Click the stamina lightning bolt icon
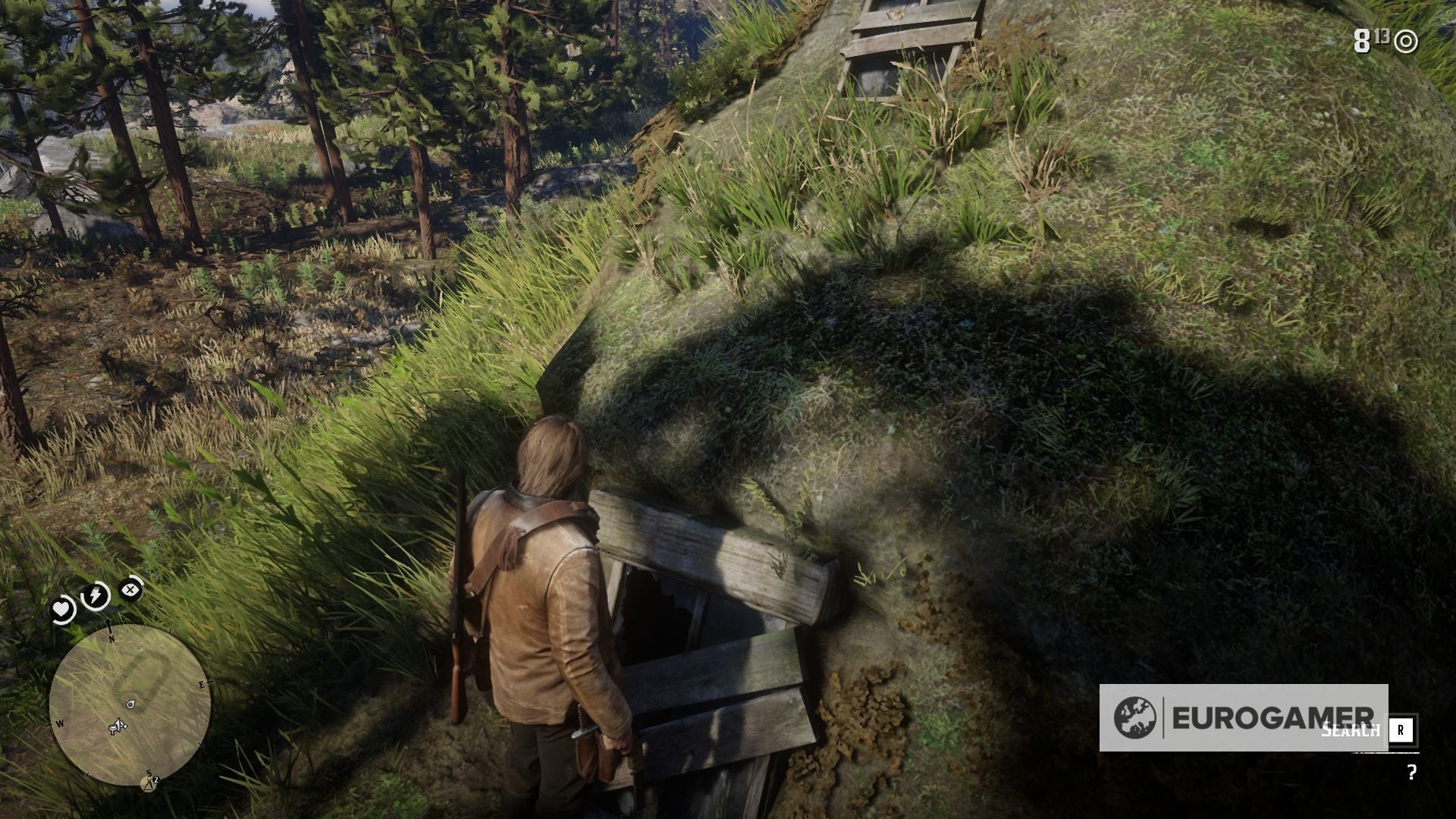Viewport: 1456px width, 819px height. click(95, 594)
